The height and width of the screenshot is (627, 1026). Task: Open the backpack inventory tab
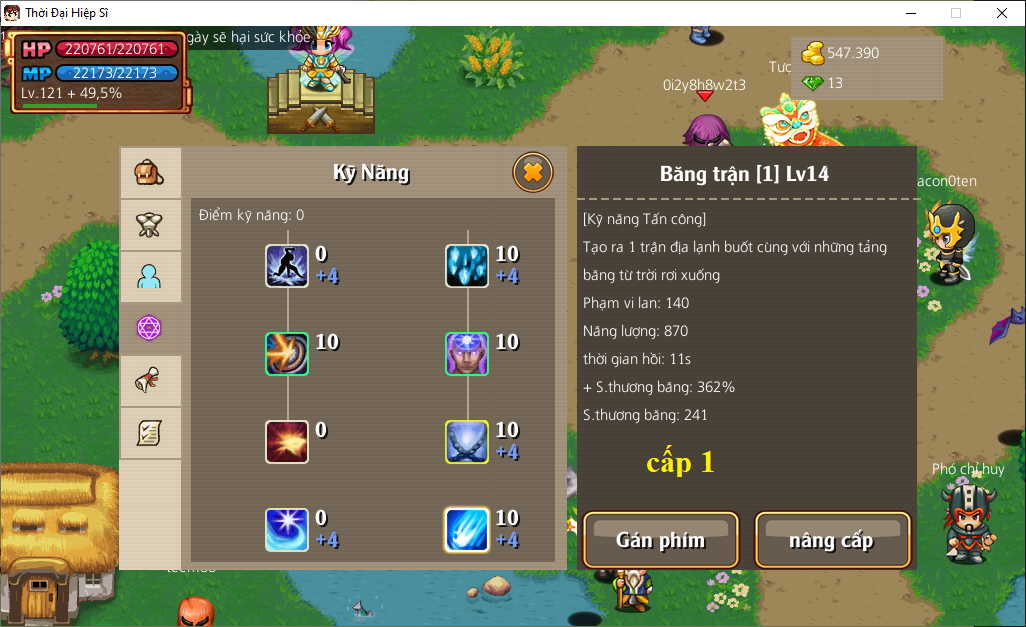click(150, 173)
